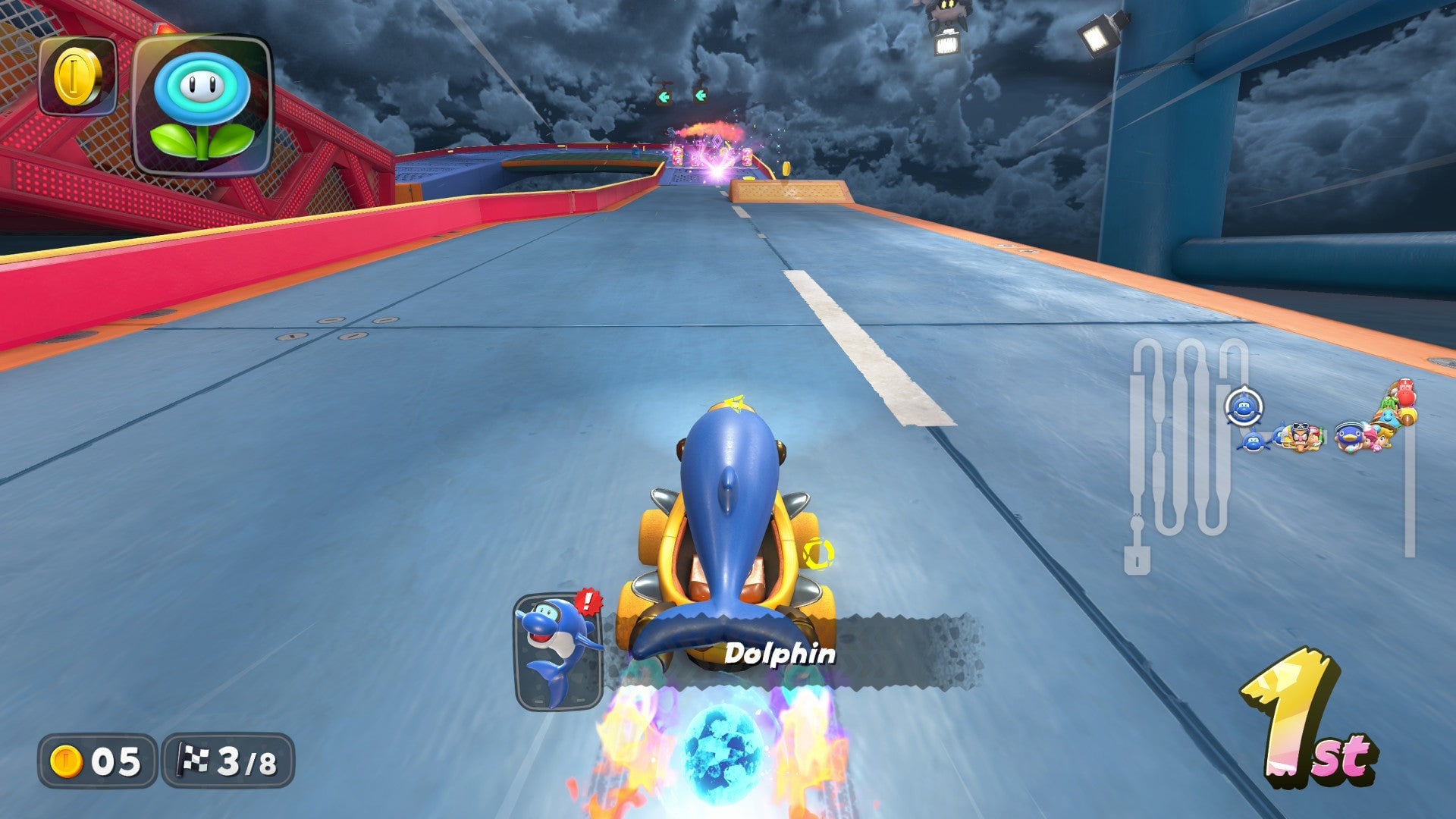The image size is (1456, 819).
Task: Select Wario's icon on the minimap
Action: tap(1300, 438)
